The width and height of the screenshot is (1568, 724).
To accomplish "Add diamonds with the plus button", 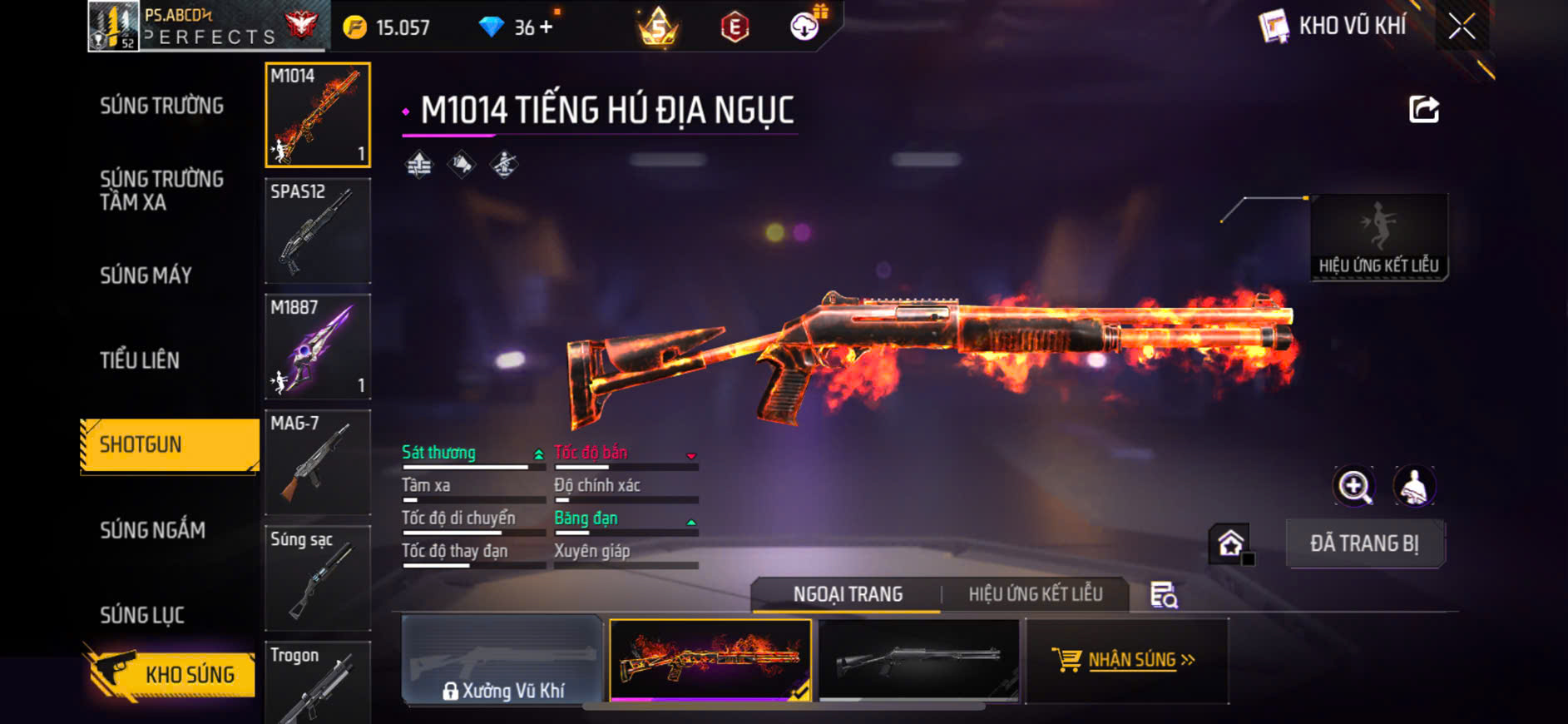I will pyautogui.click(x=546, y=27).
